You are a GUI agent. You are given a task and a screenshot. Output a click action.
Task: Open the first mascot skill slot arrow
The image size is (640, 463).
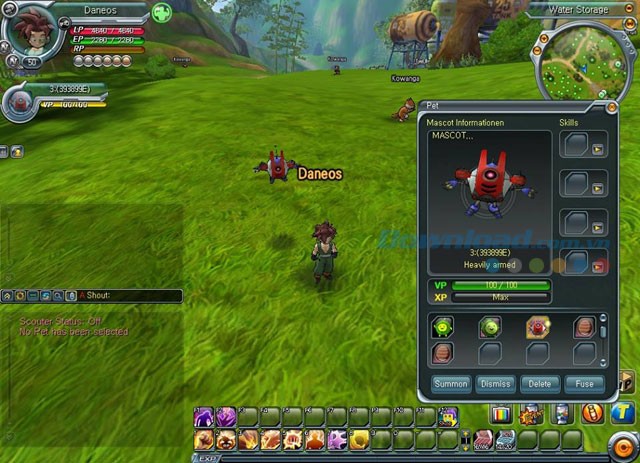598,150
